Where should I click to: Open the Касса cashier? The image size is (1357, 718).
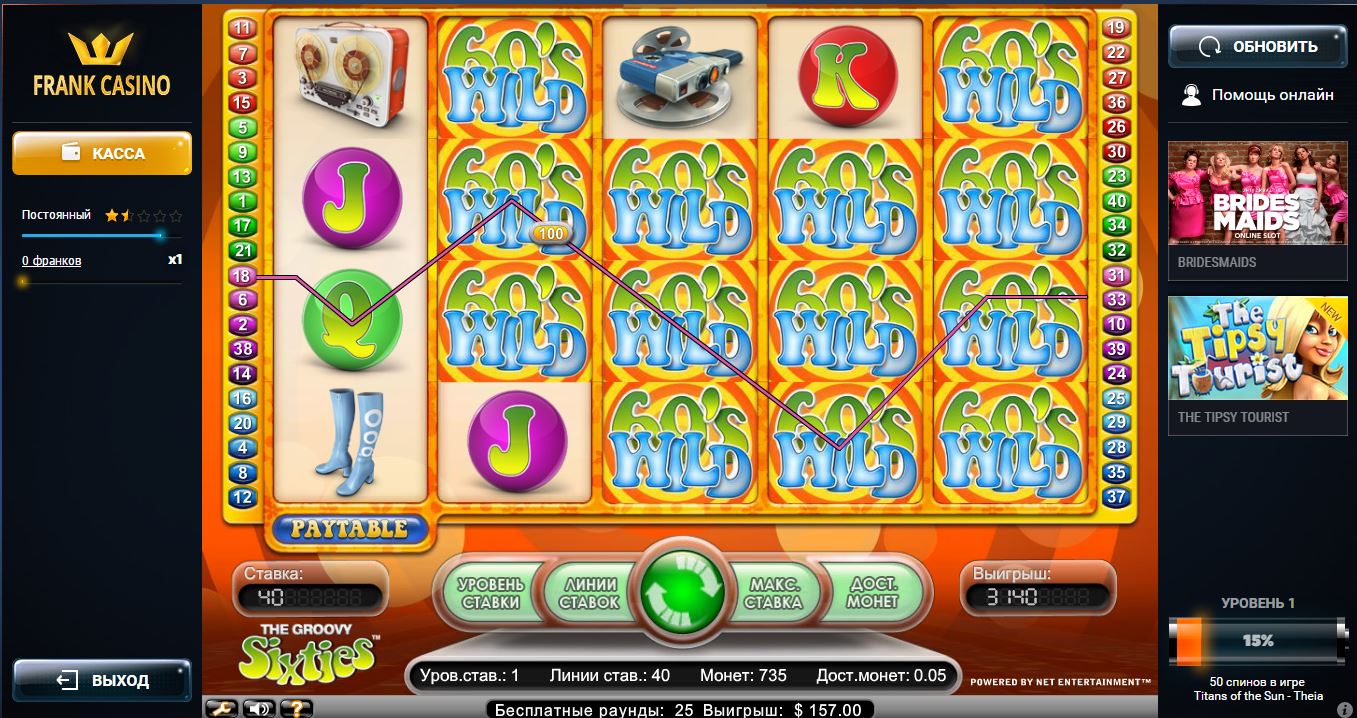[x=102, y=153]
